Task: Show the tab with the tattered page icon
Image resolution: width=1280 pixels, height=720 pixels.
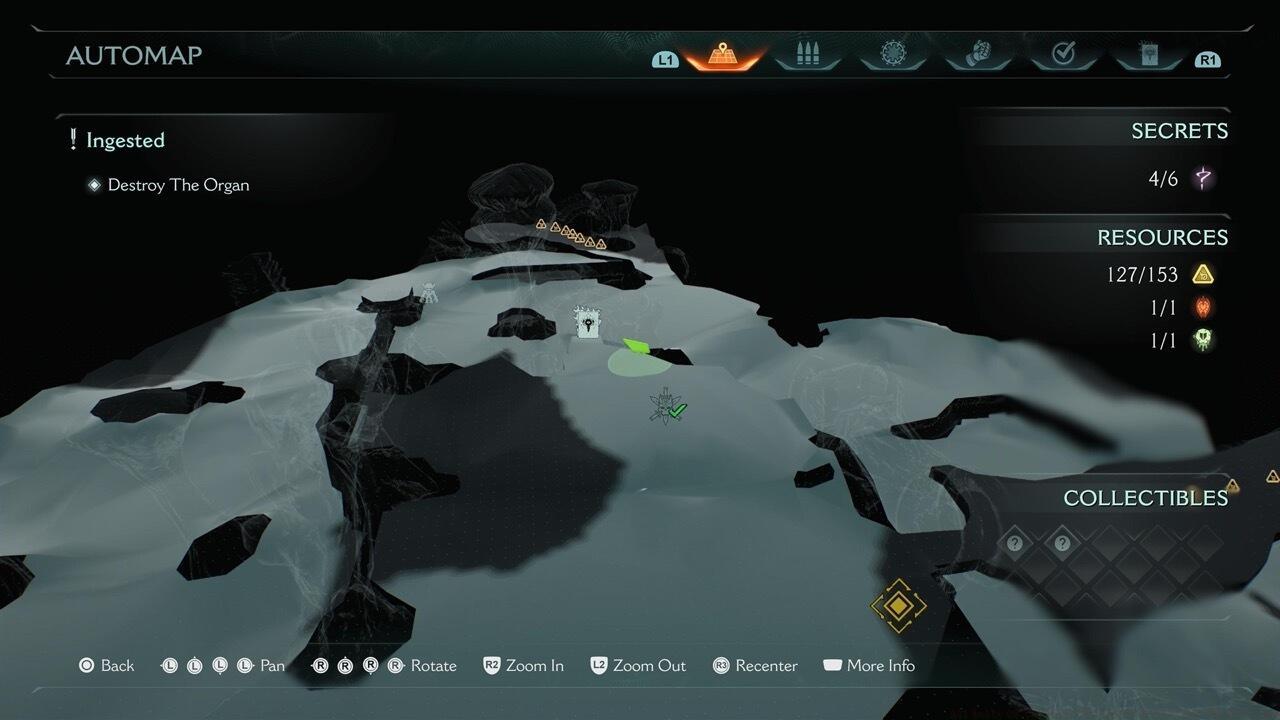Action: 1148,56
